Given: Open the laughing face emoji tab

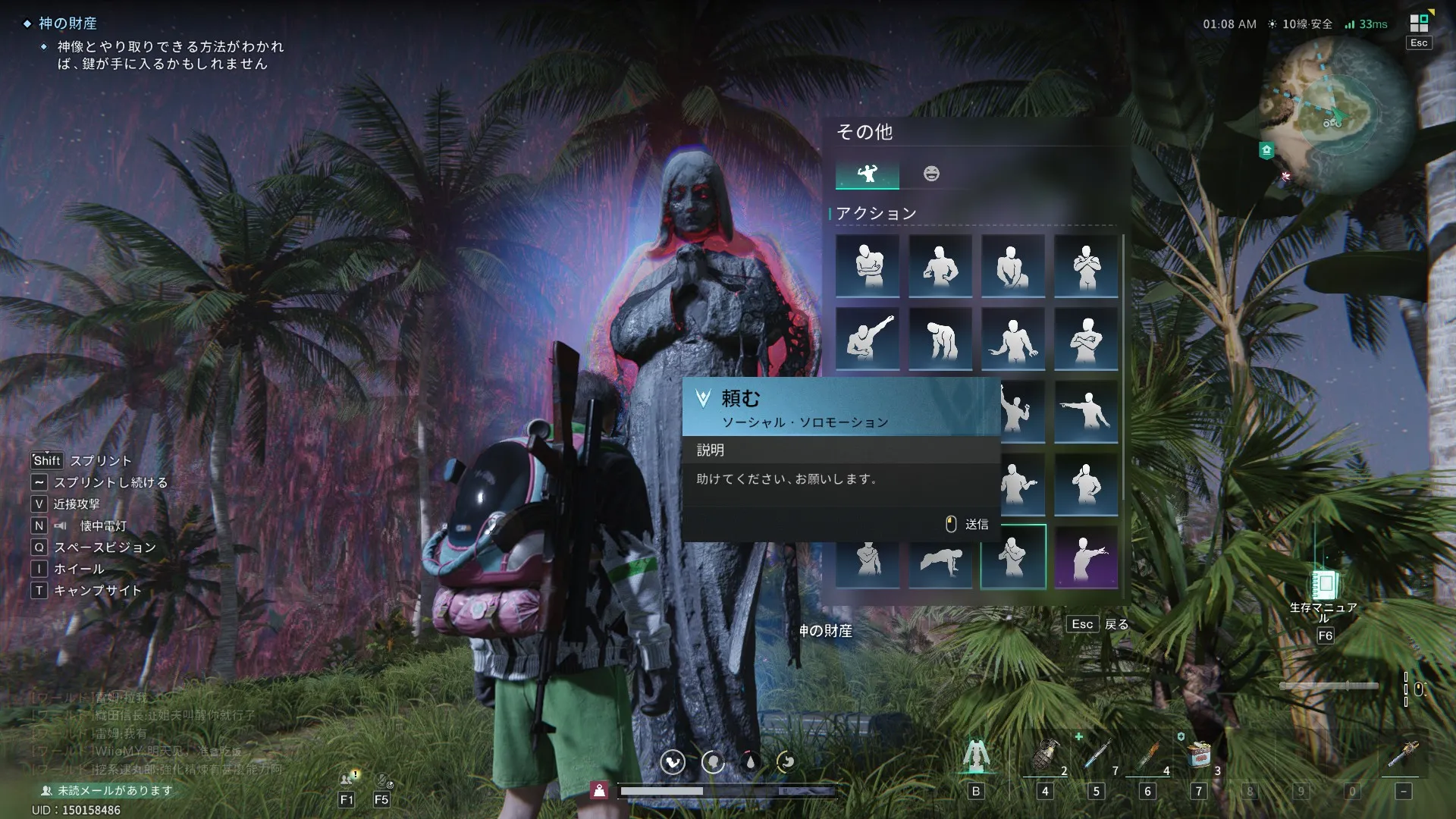Looking at the screenshot, I should pyautogui.click(x=931, y=174).
